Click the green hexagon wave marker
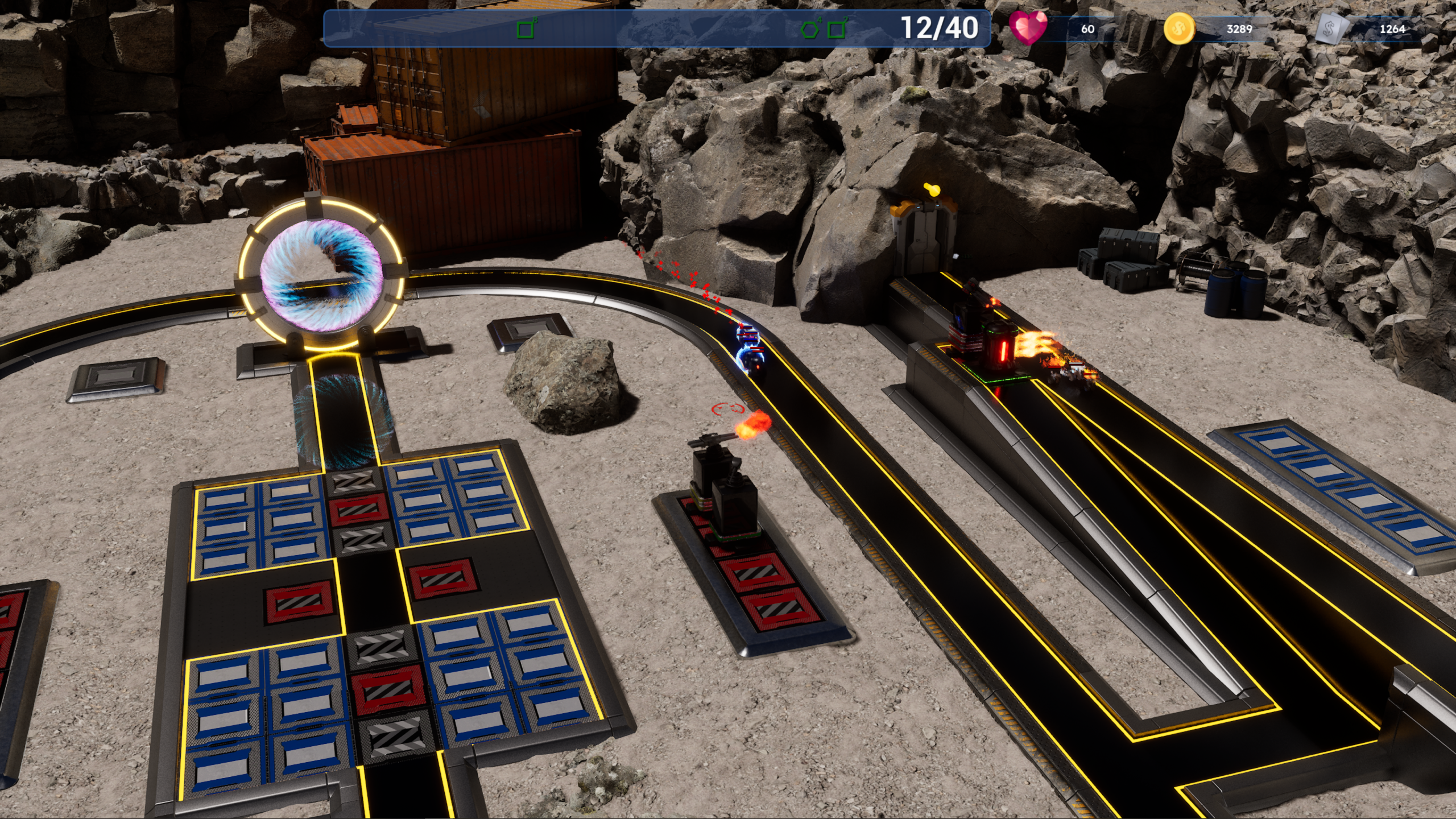This screenshot has height=819, width=1456. pyautogui.click(x=810, y=29)
